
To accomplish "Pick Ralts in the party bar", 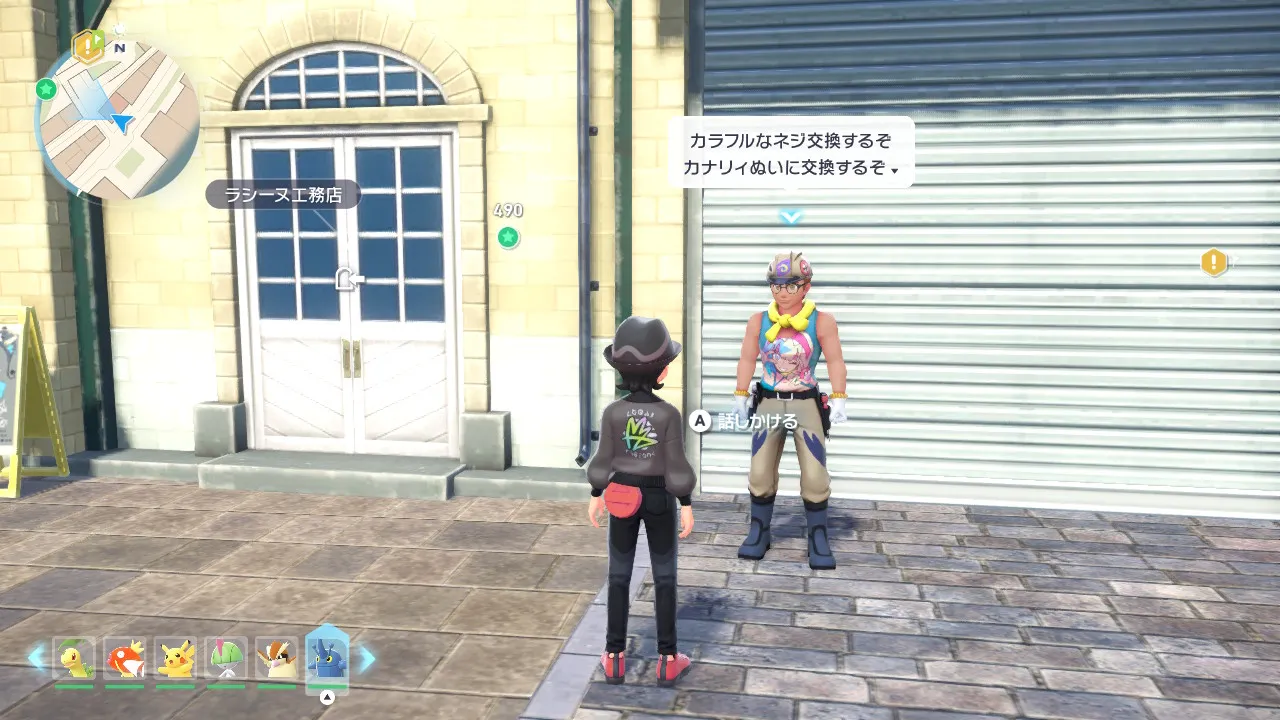I will tap(225, 658).
